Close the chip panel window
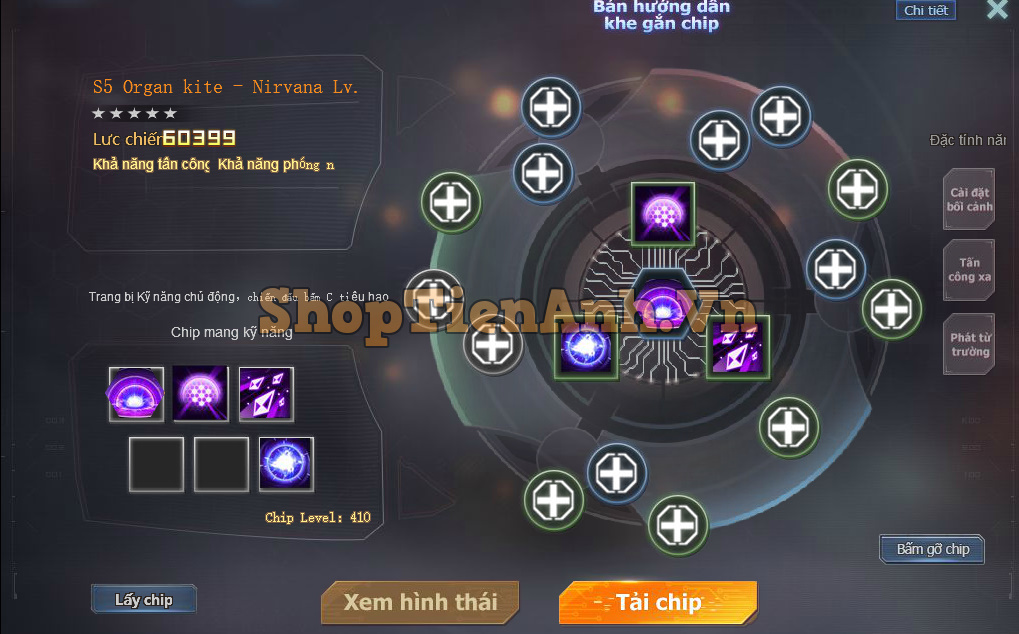The image size is (1019, 634). tap(996, 10)
